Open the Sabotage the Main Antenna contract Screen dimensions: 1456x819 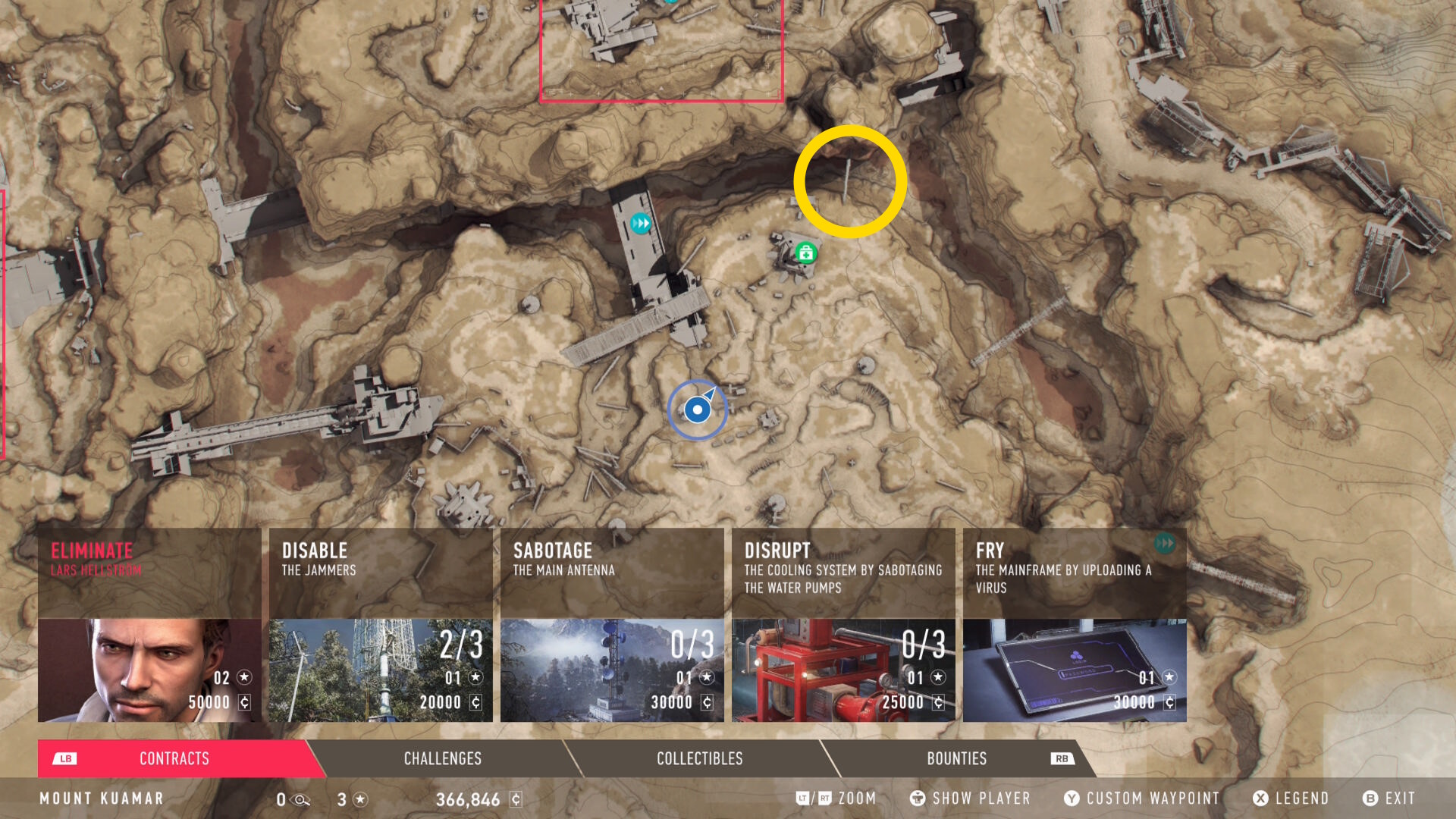tap(612, 625)
